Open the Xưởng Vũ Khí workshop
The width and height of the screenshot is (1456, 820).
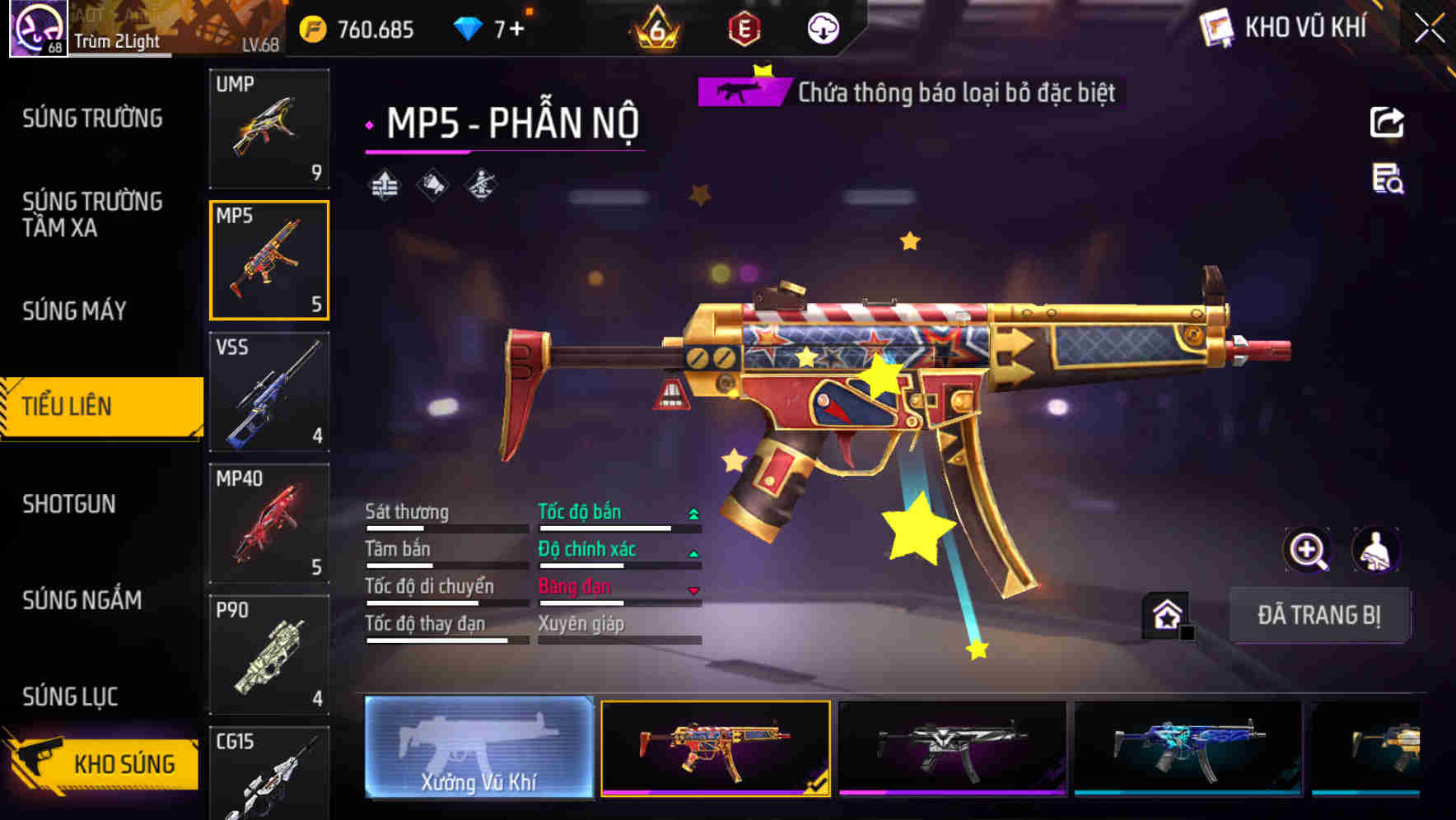(478, 748)
